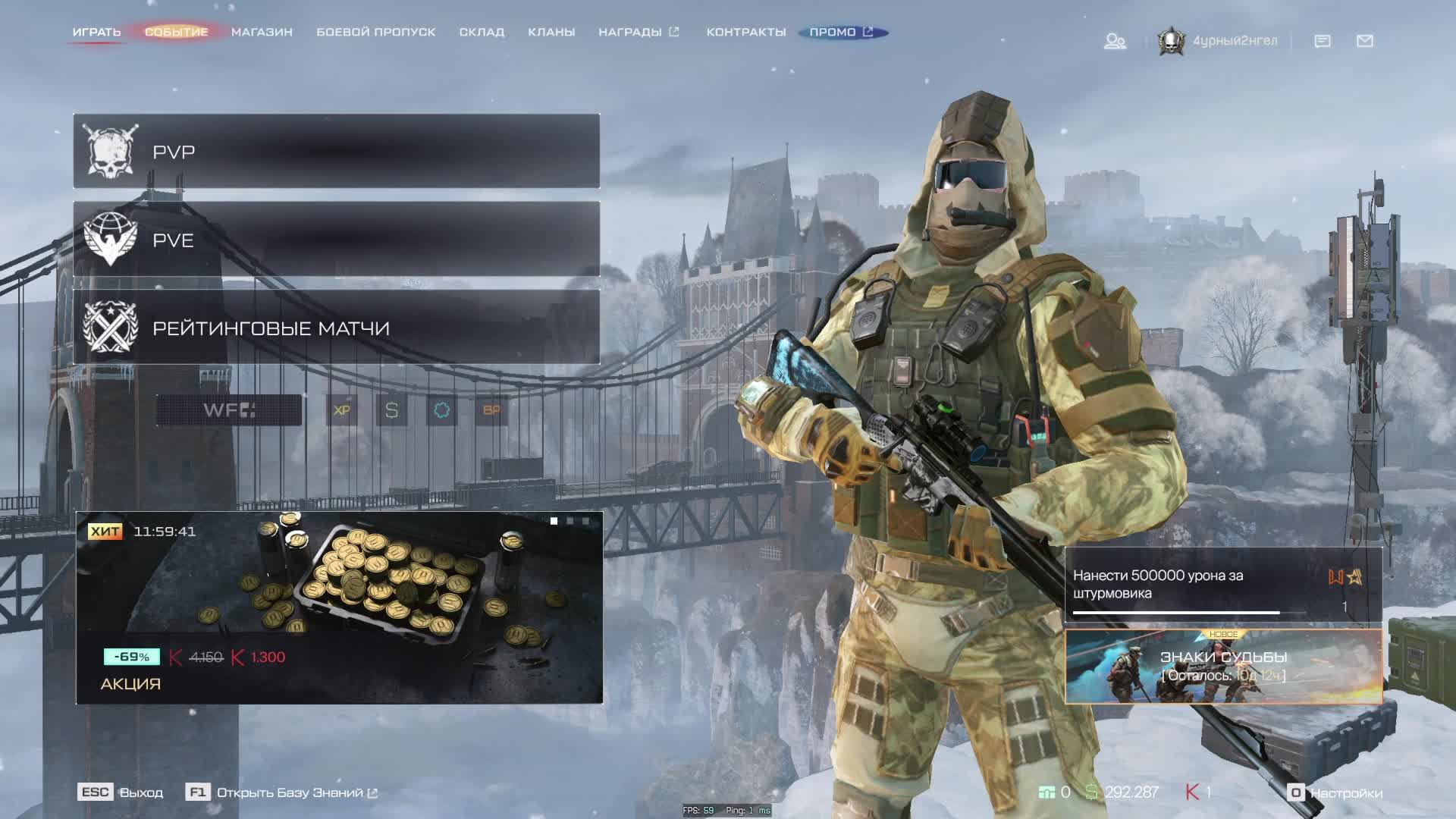Open the Знаки судьбы event banner
The height and width of the screenshot is (819, 1456).
click(1223, 666)
